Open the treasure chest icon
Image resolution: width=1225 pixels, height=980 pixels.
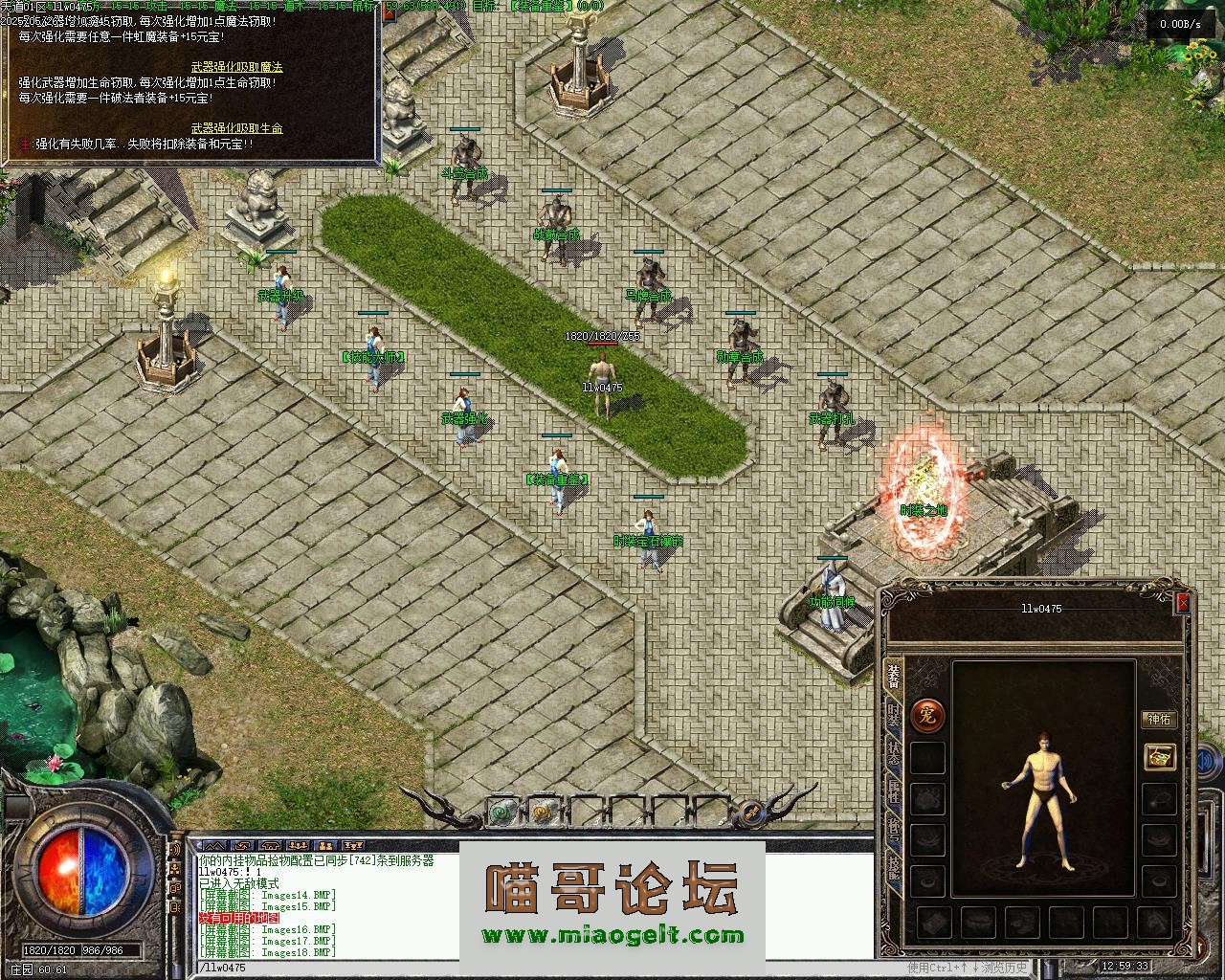coord(1160,757)
